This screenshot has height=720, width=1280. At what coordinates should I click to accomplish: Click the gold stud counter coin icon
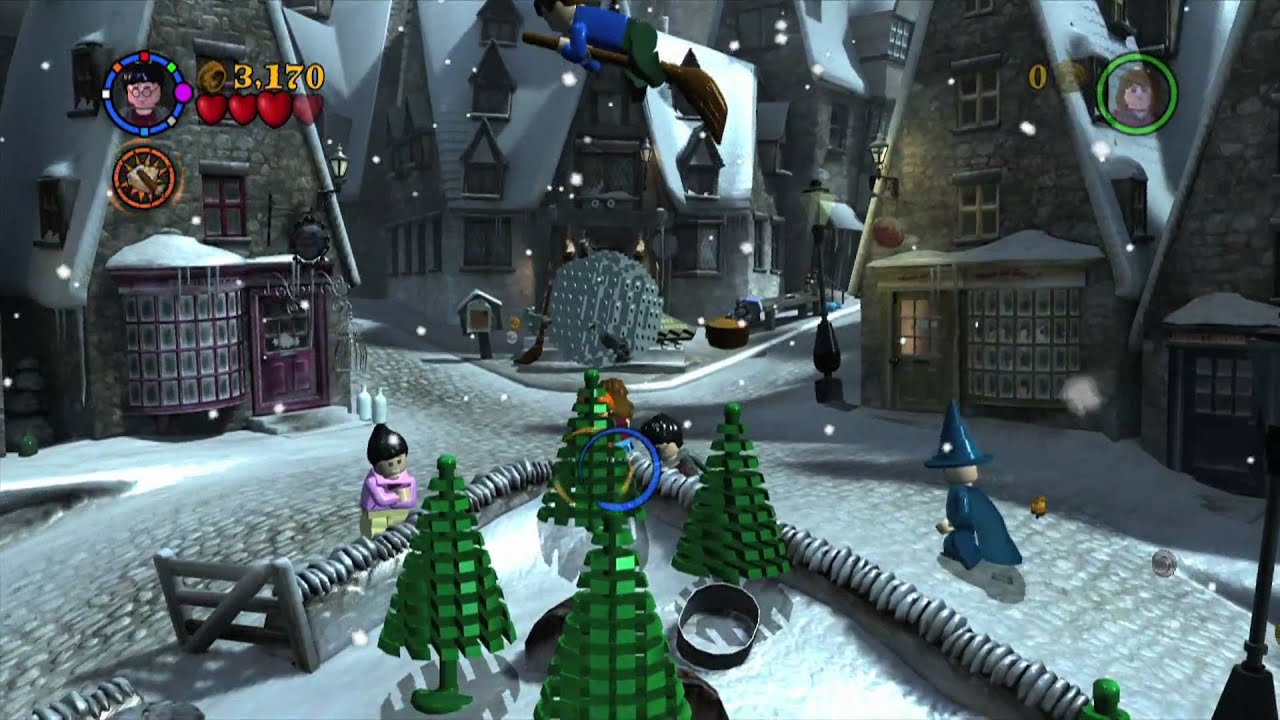click(x=213, y=74)
